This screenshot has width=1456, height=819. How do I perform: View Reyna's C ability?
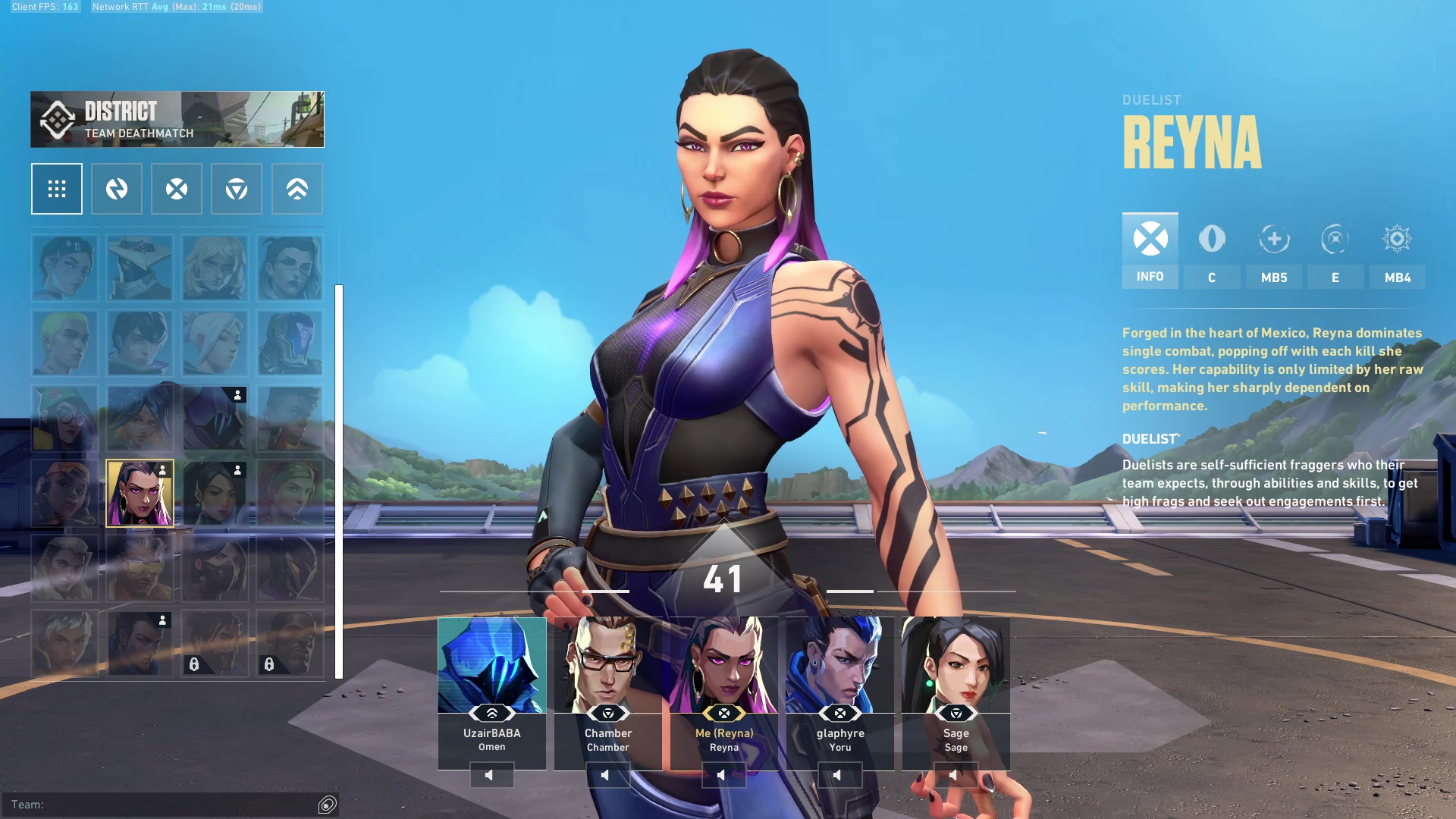(1212, 250)
